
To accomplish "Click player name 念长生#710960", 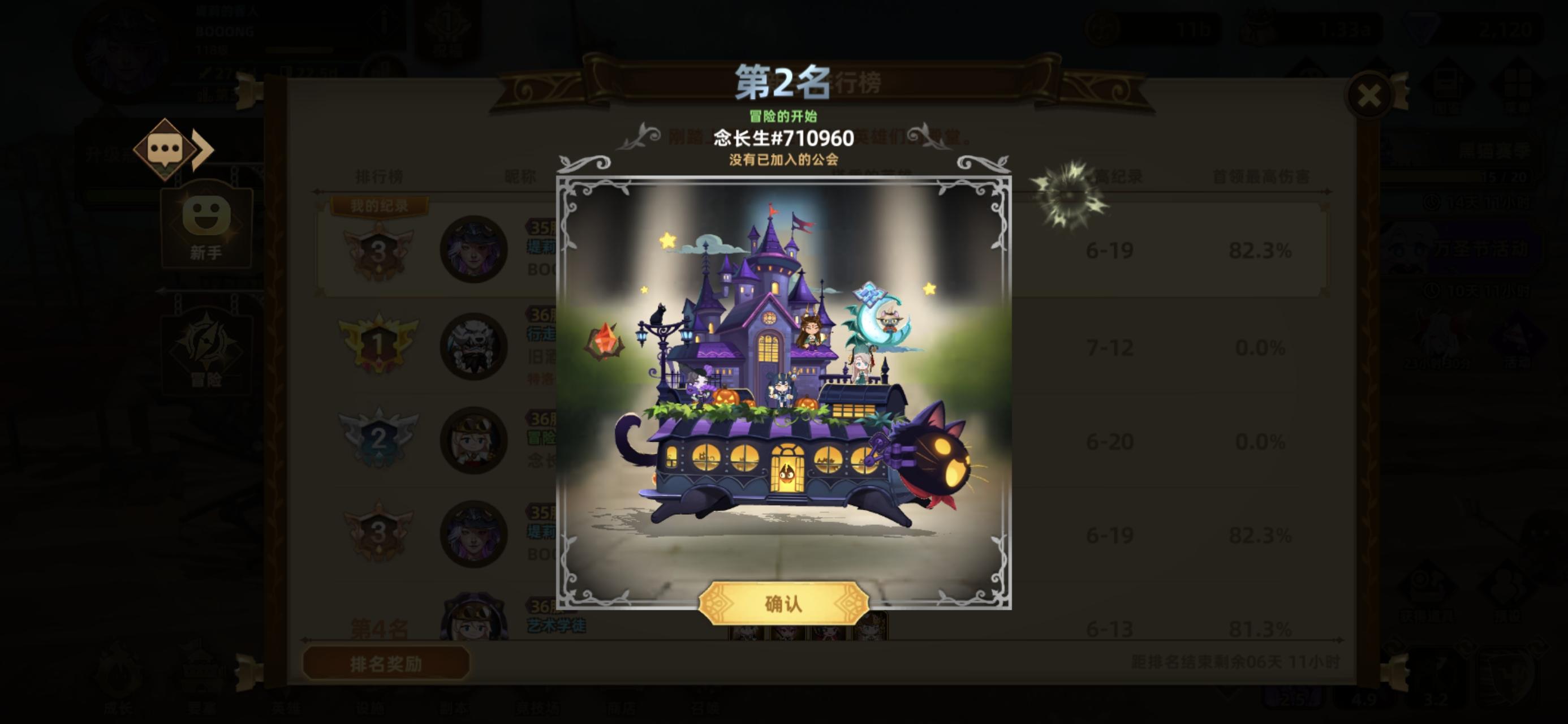I will point(784,139).
